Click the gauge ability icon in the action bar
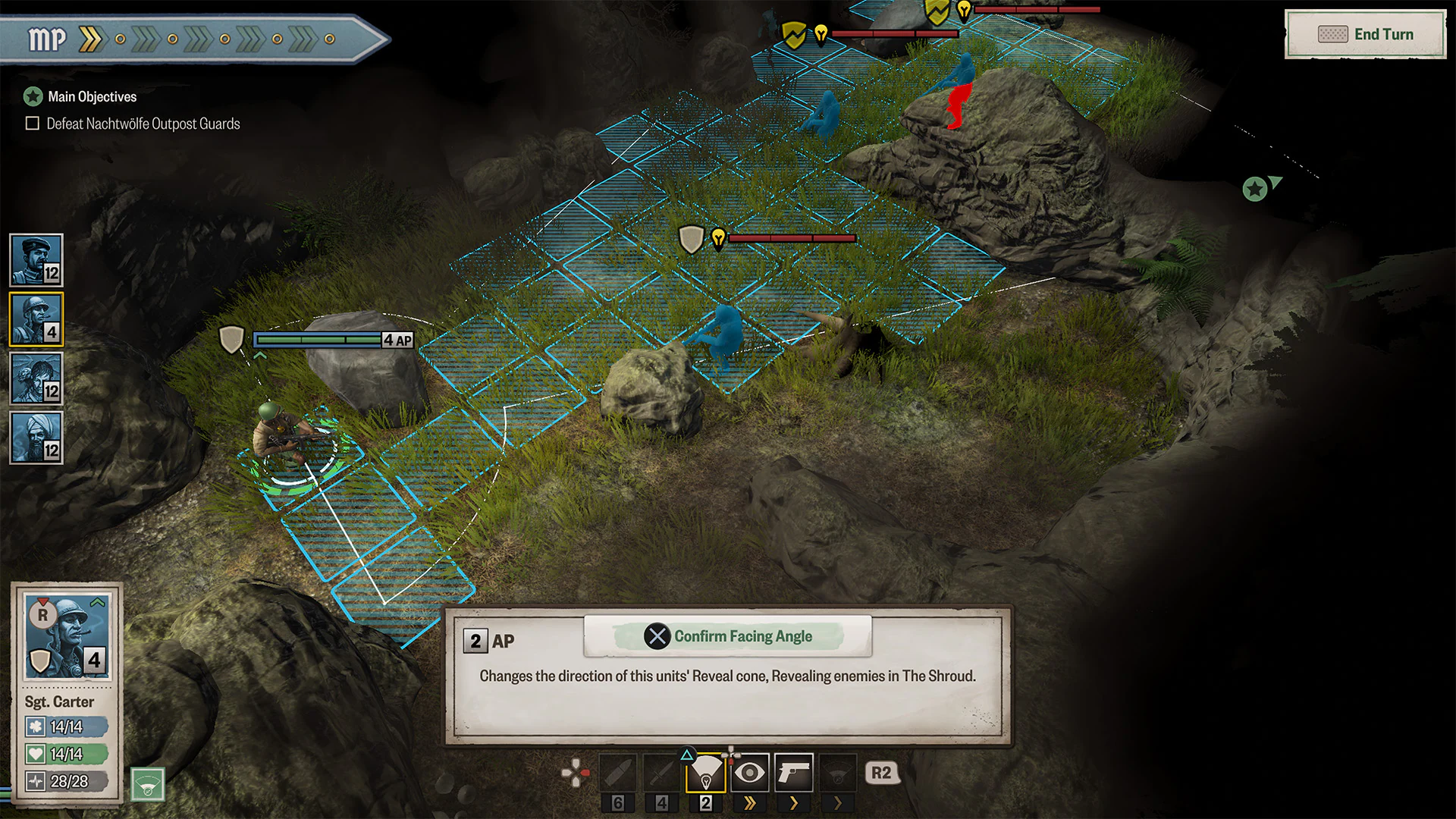 coord(837,772)
